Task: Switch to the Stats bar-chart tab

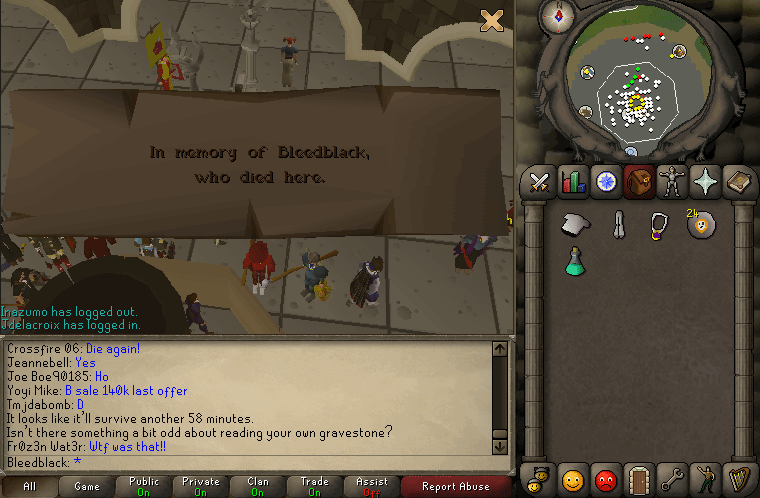Action: tap(573, 182)
